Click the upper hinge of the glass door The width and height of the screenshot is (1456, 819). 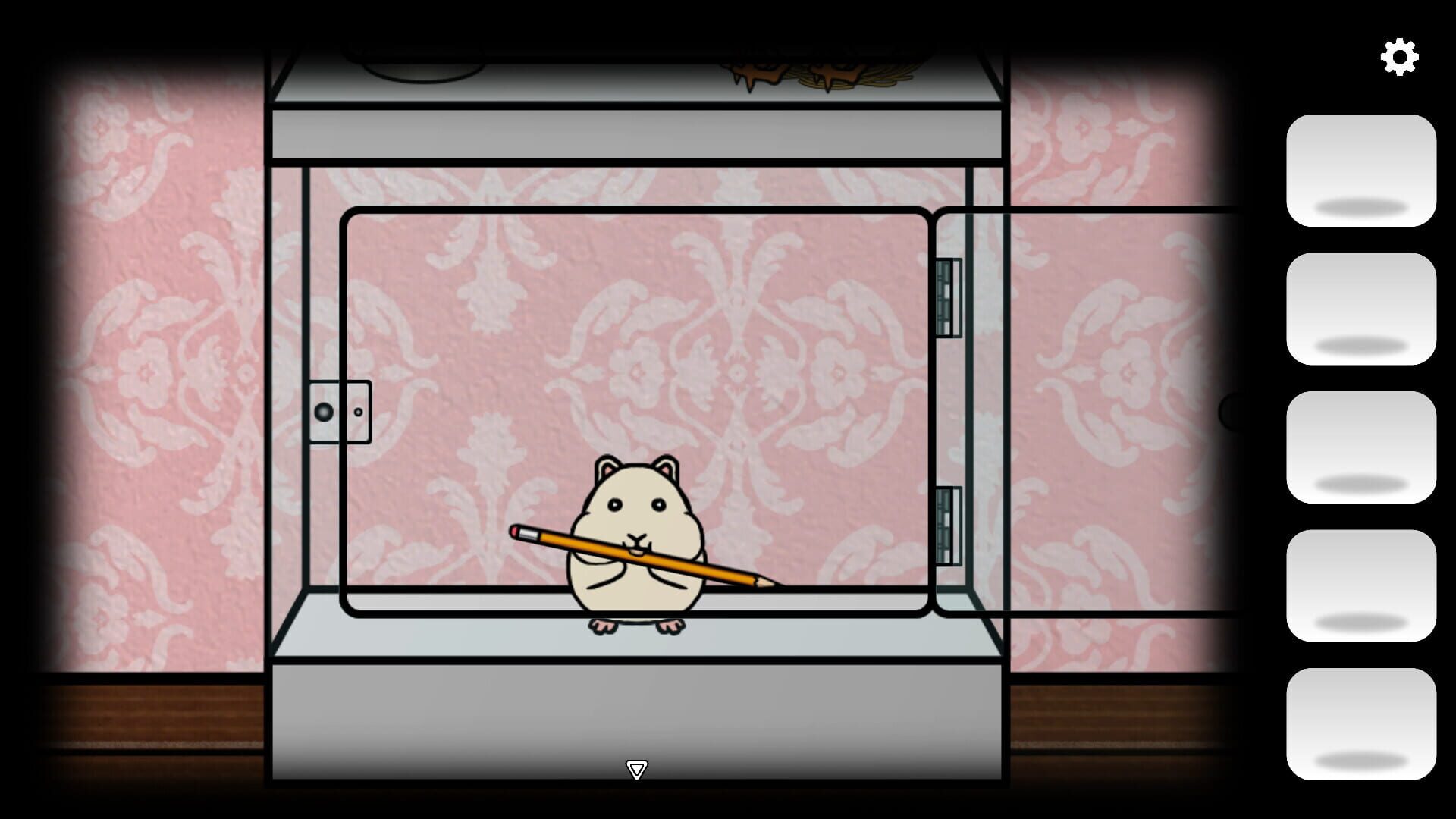(x=946, y=296)
